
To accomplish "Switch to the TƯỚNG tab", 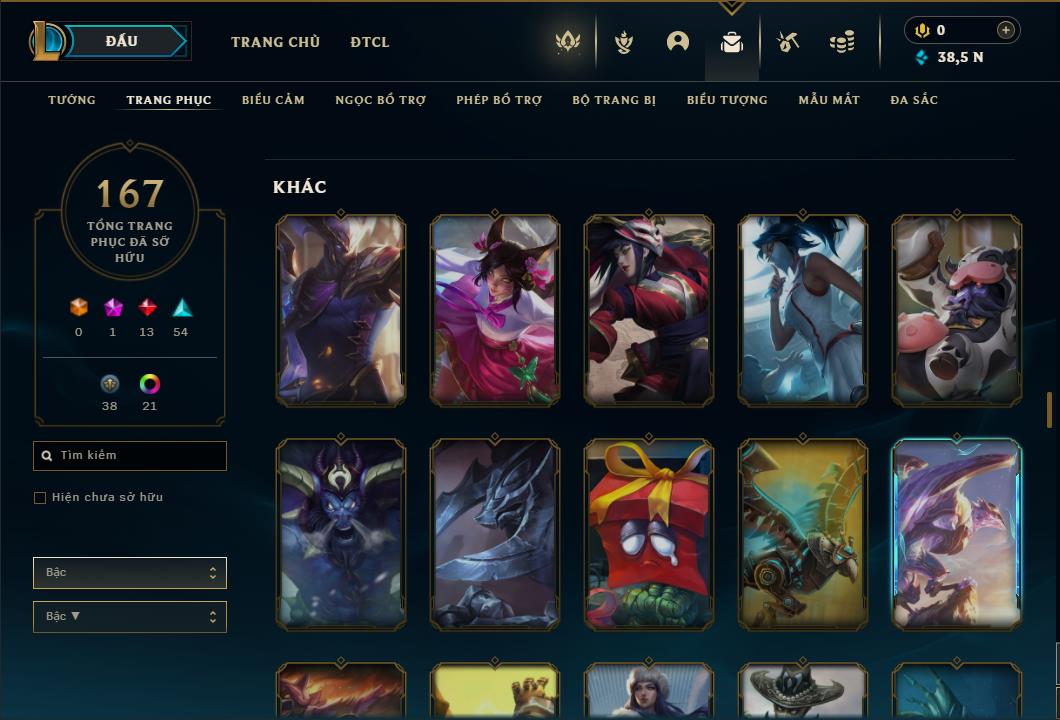I will pos(72,100).
